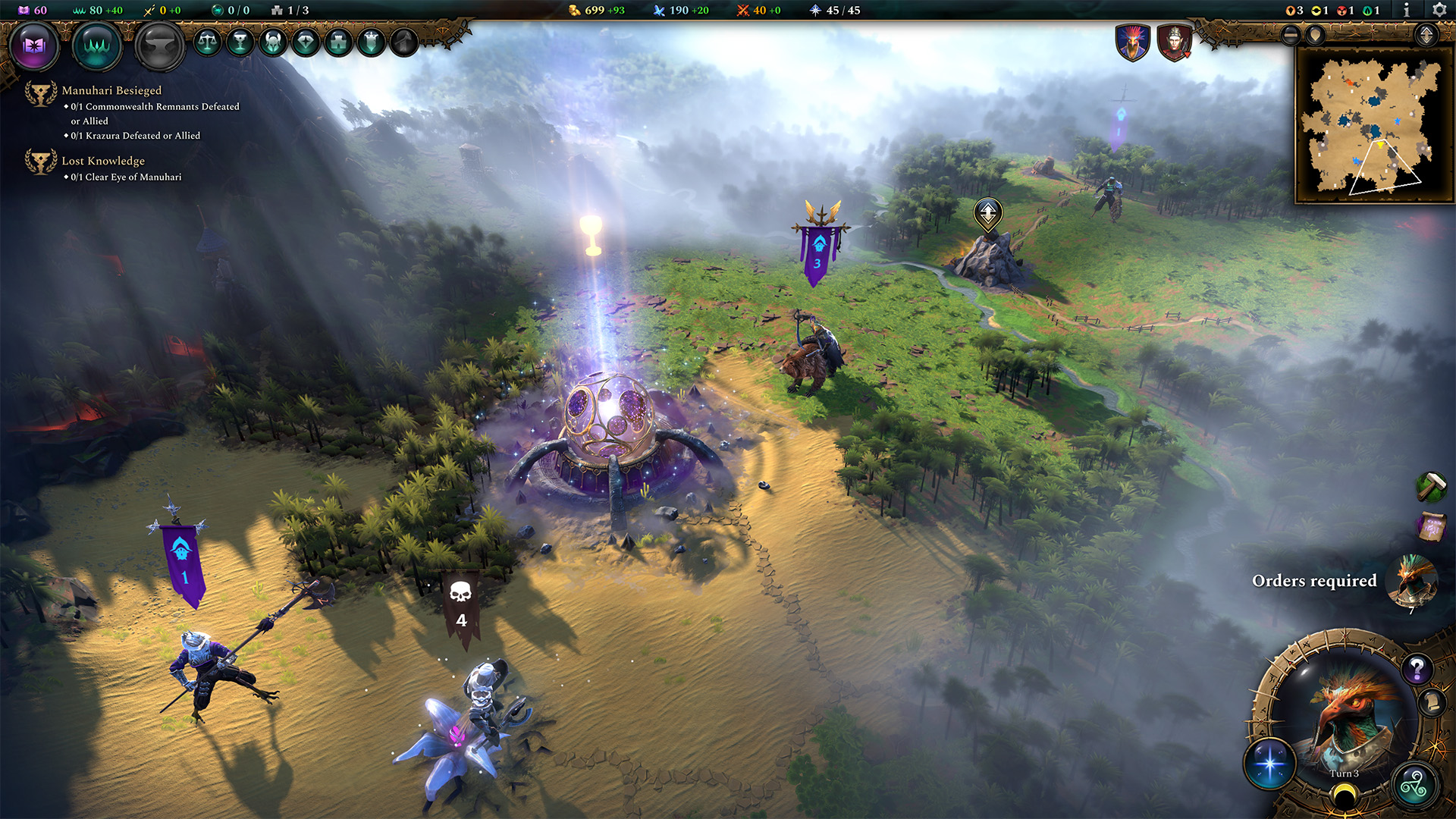Open the blue star spell casting orb
Screen dimensions: 1456x819
(1270, 762)
